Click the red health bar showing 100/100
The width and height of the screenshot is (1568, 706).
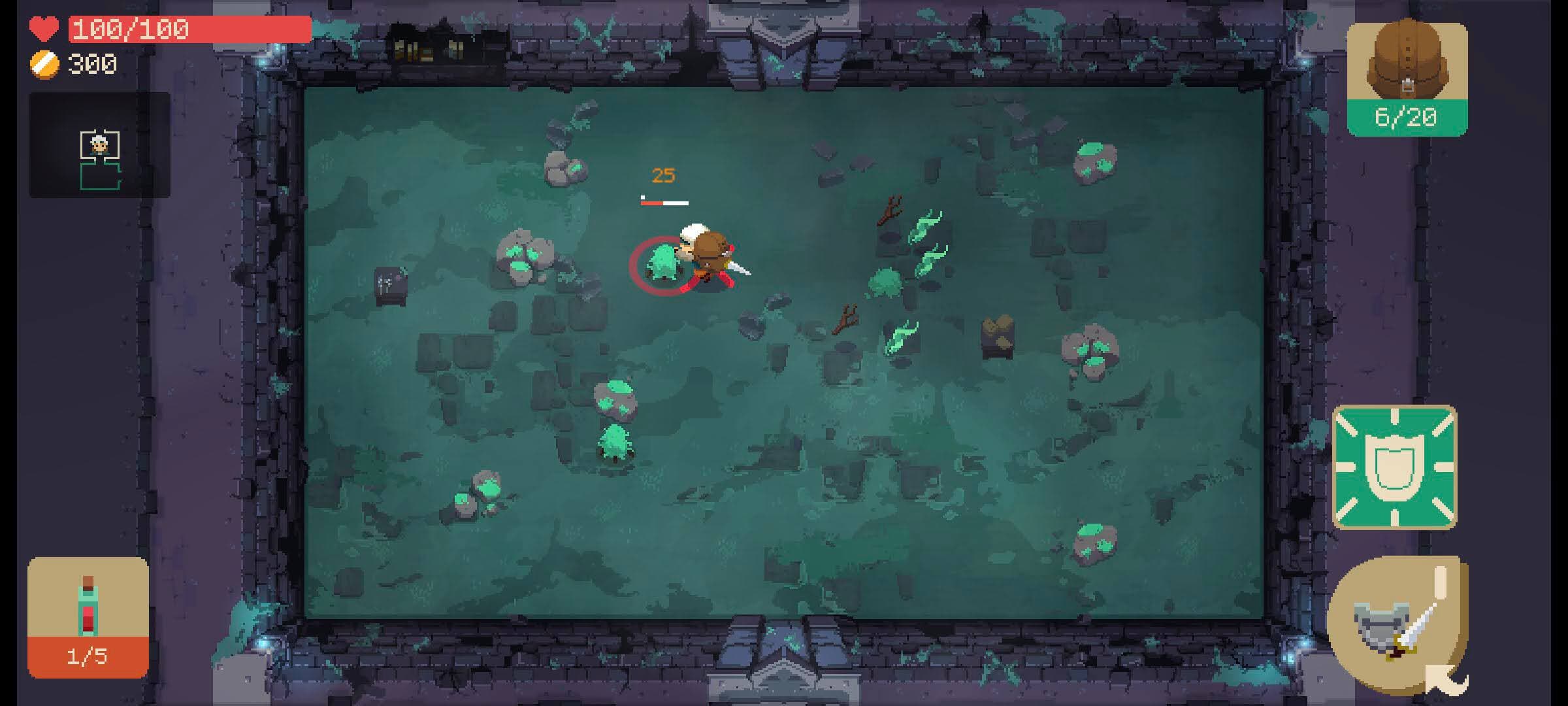pyautogui.click(x=131, y=28)
